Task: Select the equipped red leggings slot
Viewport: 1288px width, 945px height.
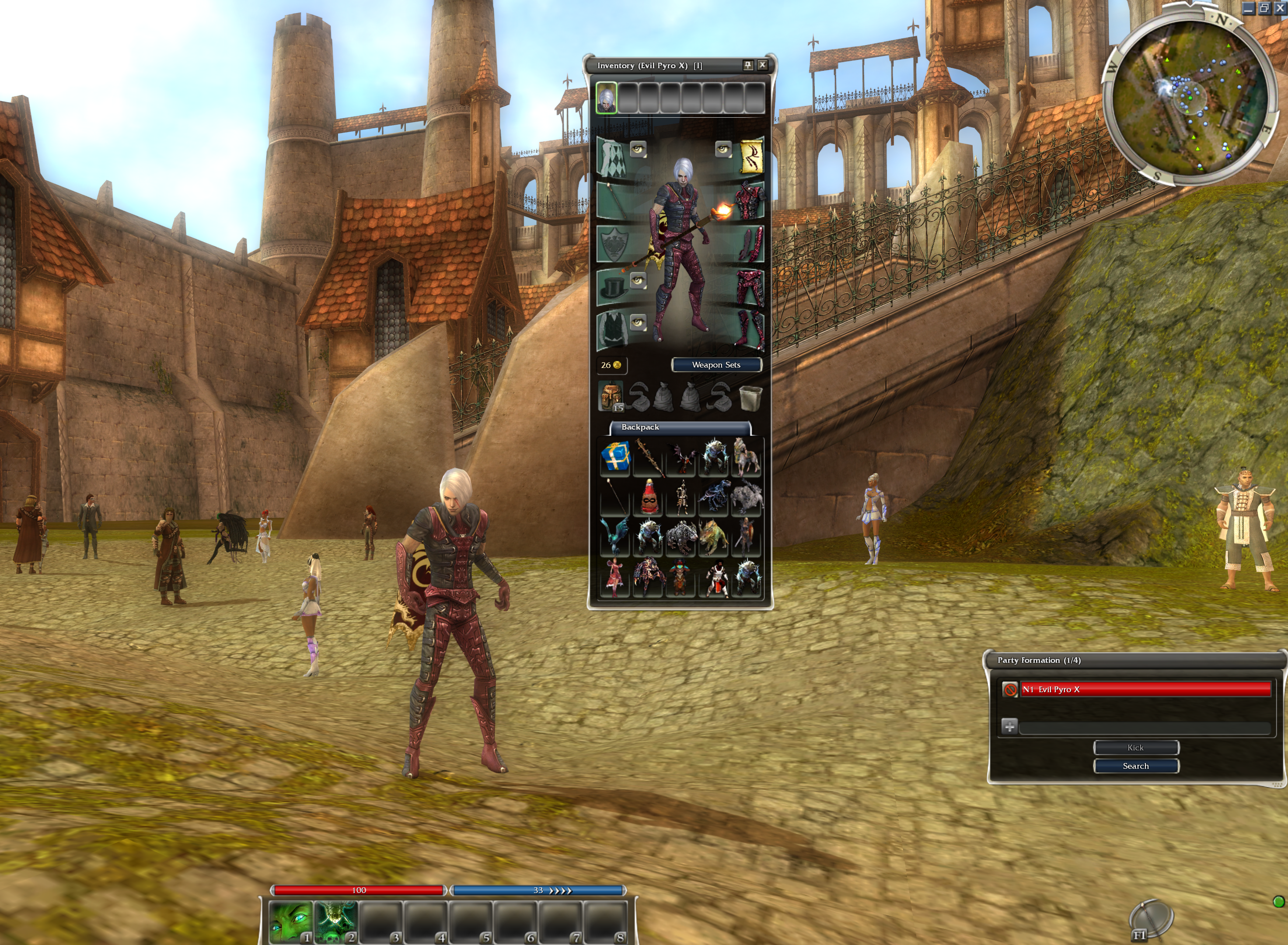Action: tap(750, 288)
